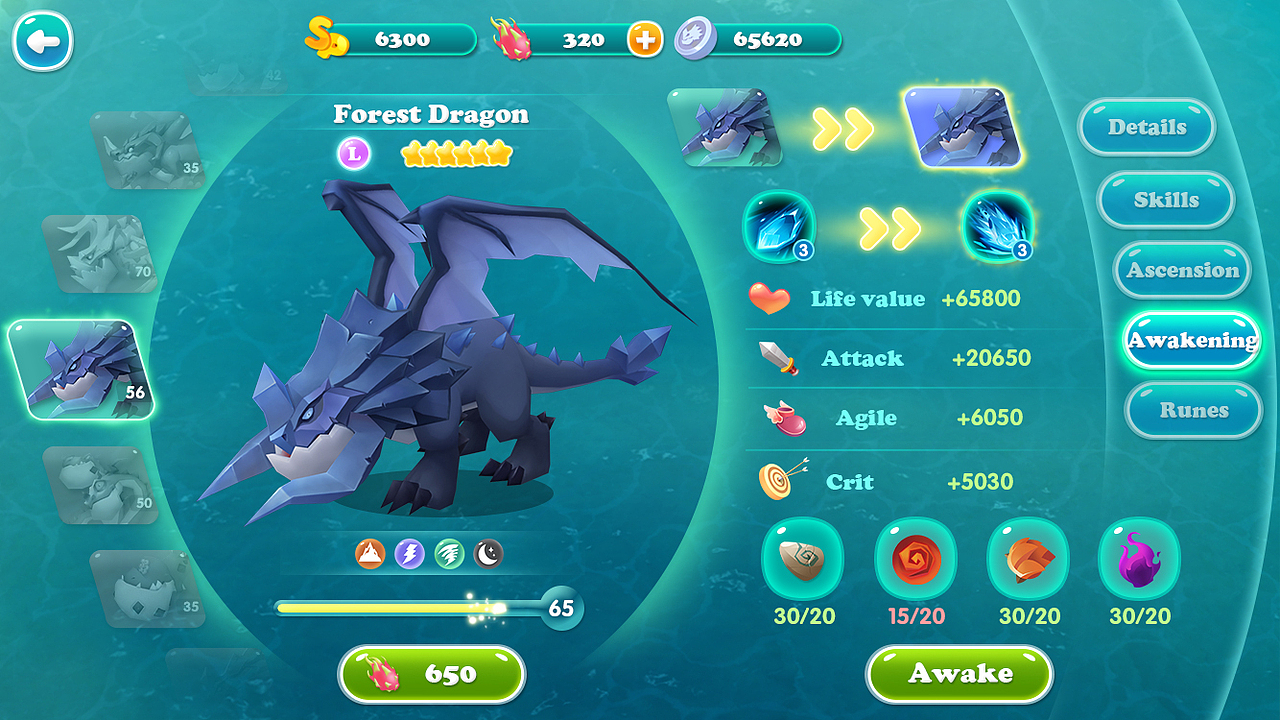
Task: Select the moon element icon
Action: click(487, 551)
